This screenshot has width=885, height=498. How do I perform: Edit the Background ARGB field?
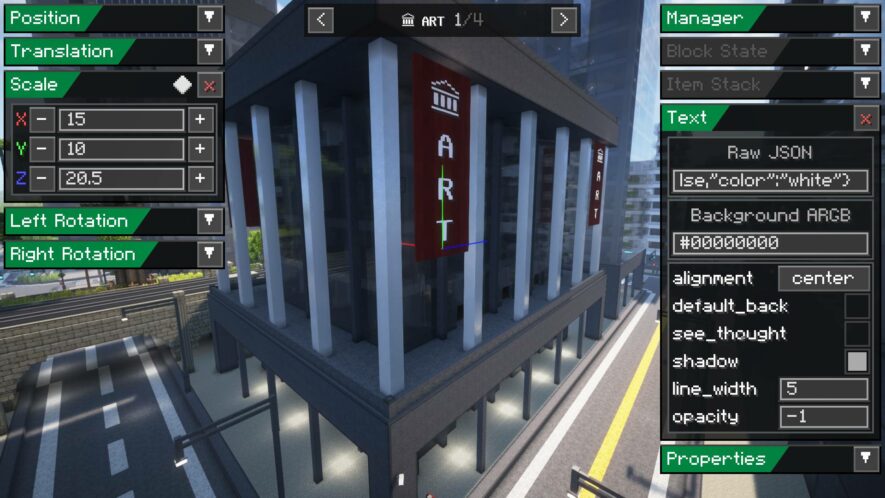770,243
